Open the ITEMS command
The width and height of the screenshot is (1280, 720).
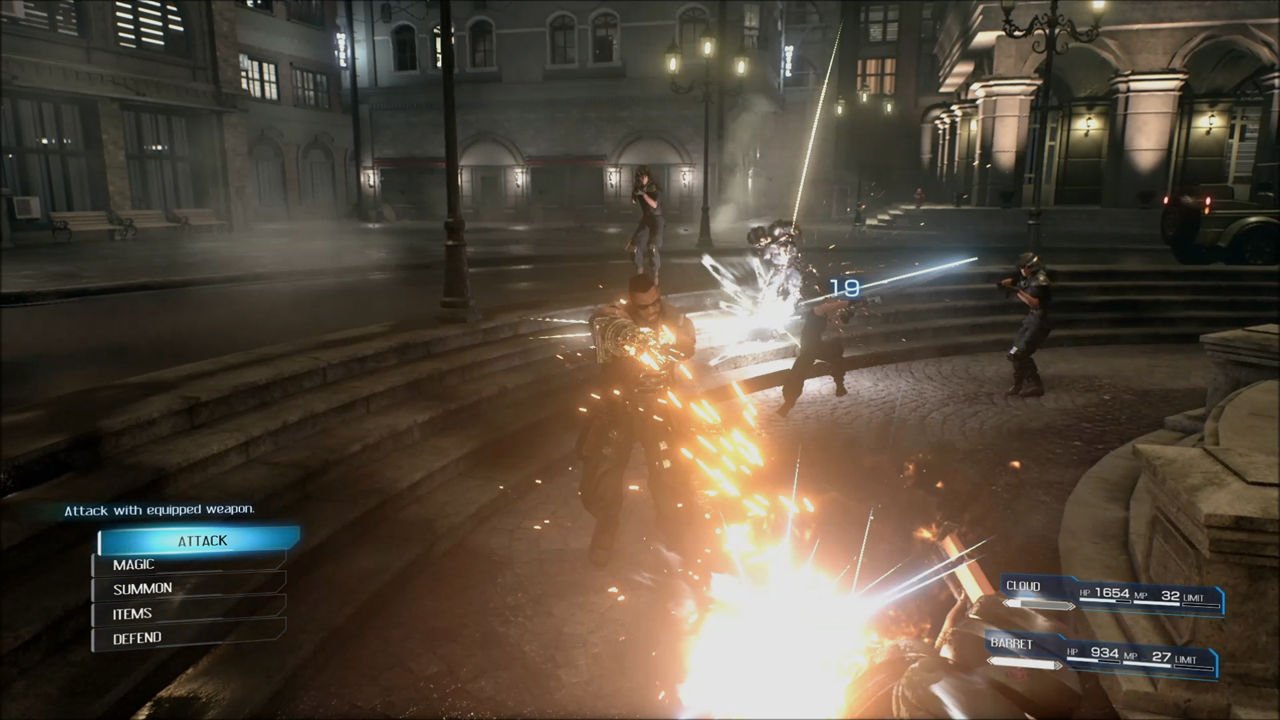[x=131, y=613]
